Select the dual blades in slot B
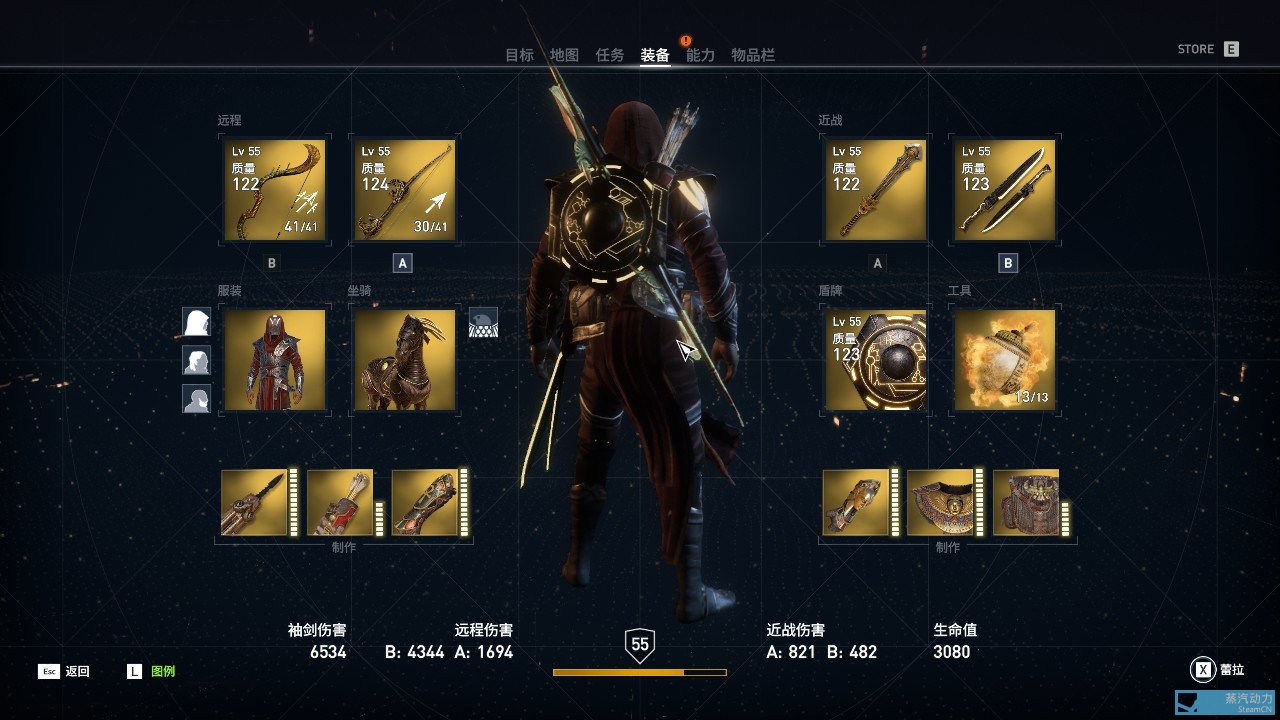This screenshot has width=1280, height=720. pos(1004,190)
